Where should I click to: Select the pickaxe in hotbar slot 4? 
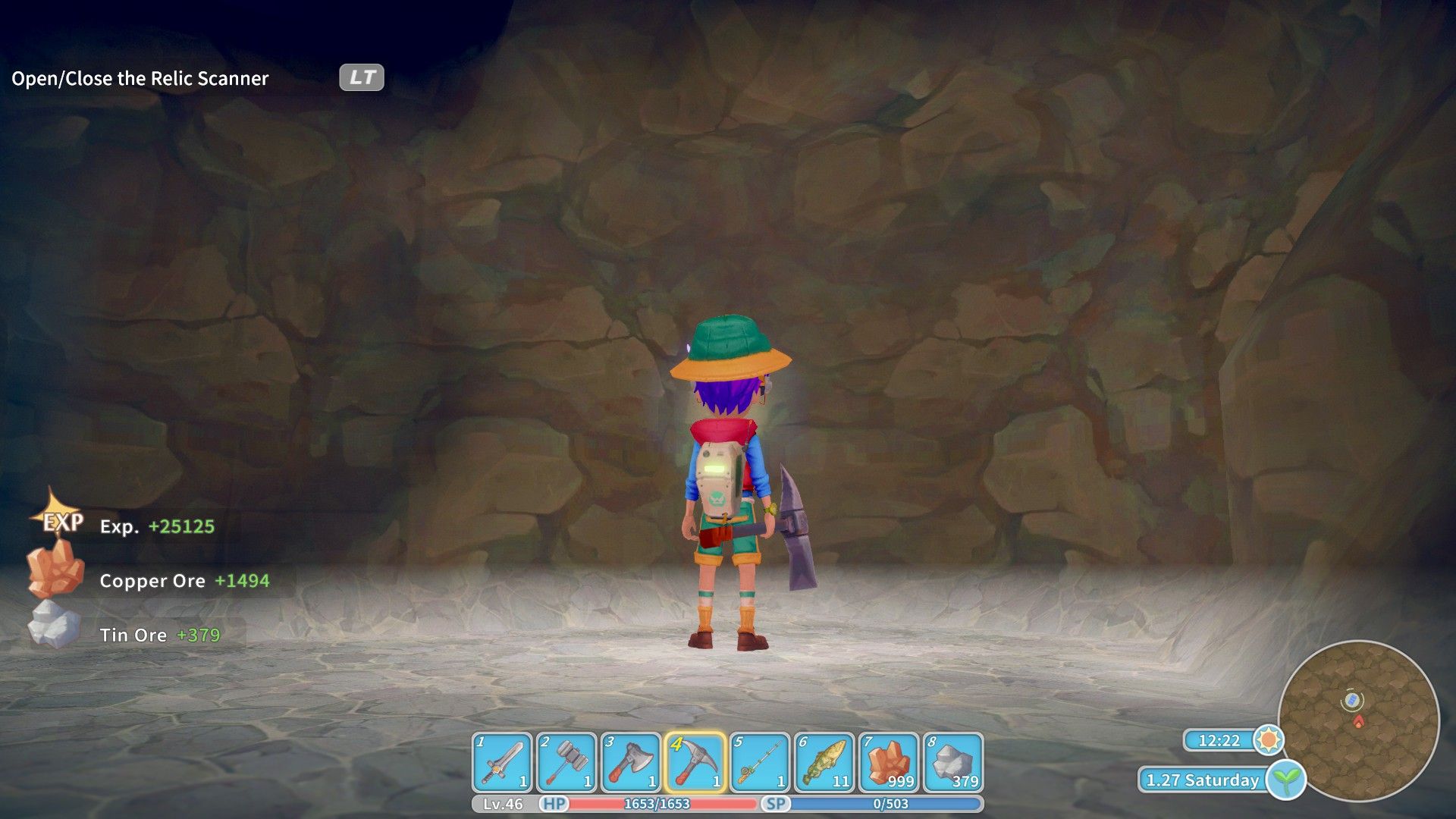pyautogui.click(x=695, y=762)
